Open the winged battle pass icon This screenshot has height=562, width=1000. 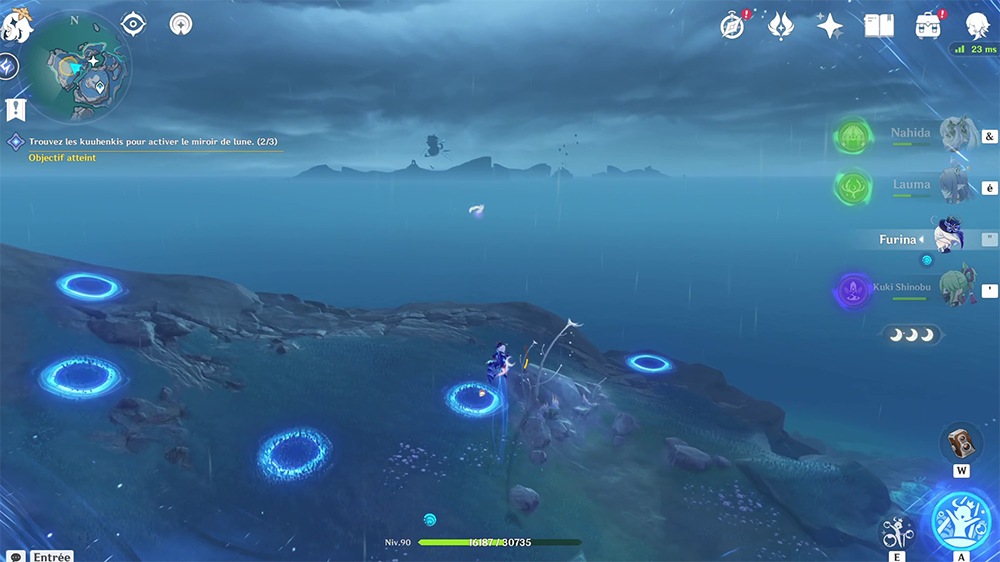tap(781, 26)
